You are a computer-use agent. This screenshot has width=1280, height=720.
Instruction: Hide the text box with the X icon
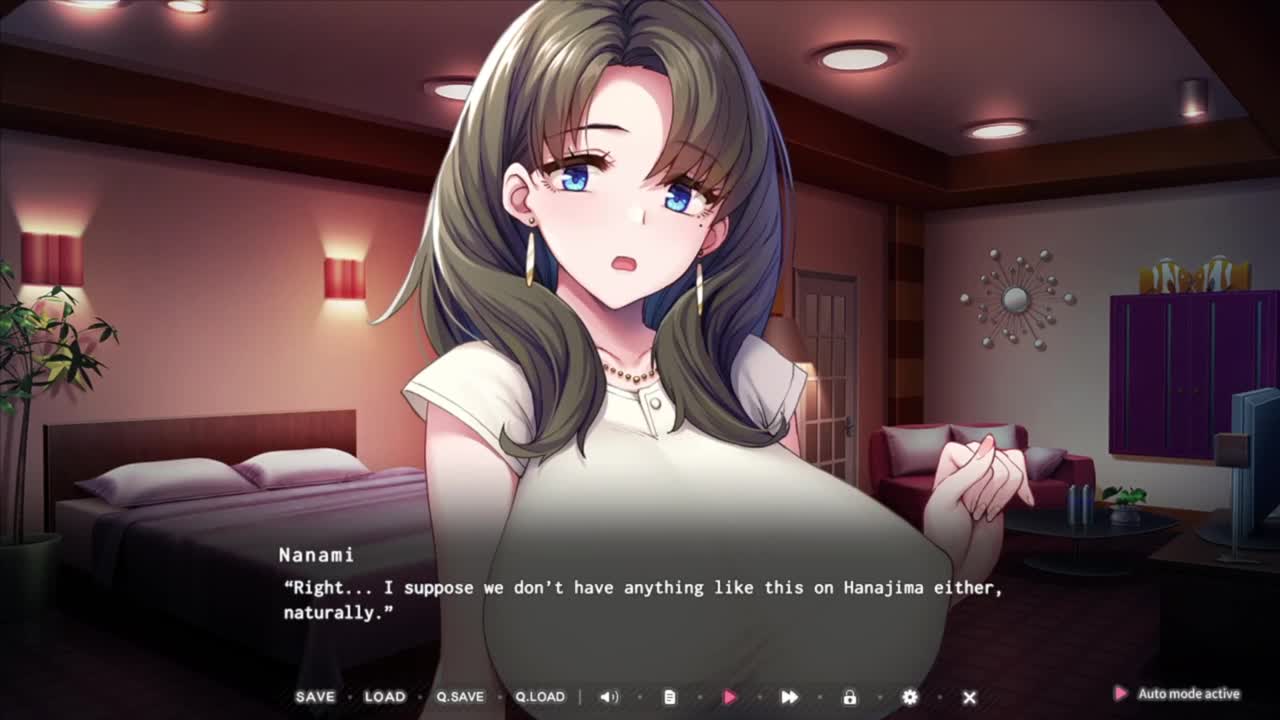pyautogui.click(x=969, y=697)
